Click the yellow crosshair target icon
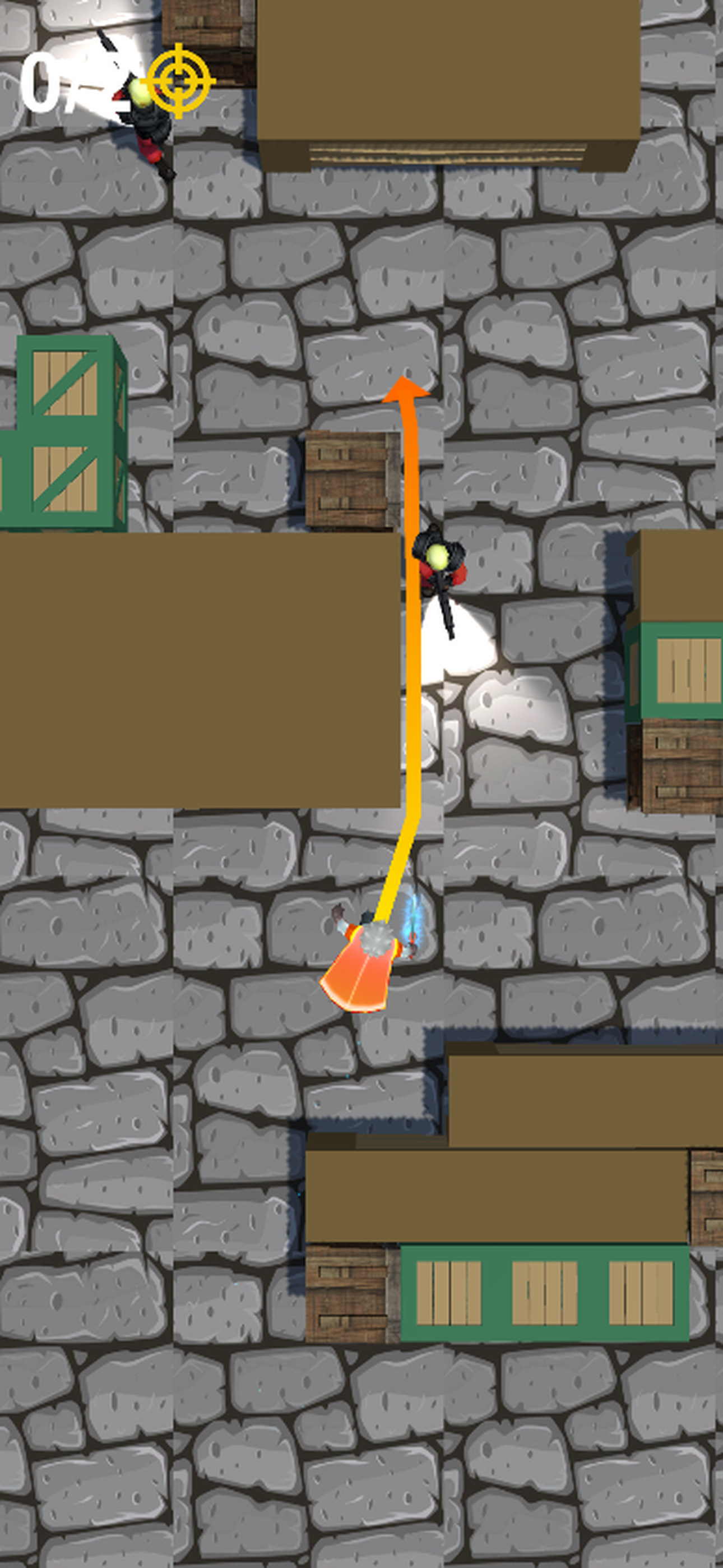Viewport: 723px width, 1568px height. coord(179,80)
